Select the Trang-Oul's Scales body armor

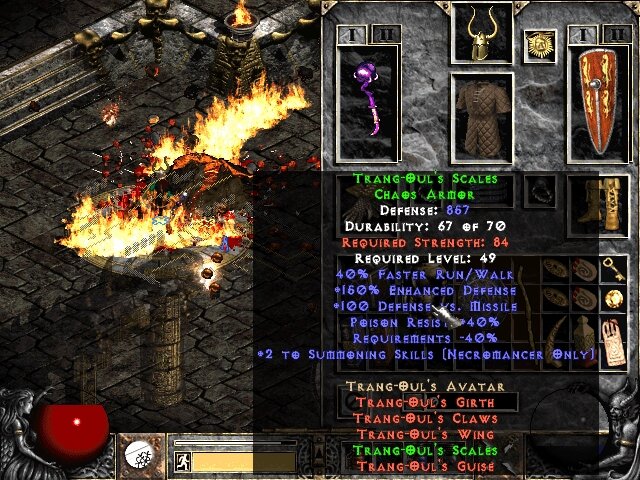point(482,116)
